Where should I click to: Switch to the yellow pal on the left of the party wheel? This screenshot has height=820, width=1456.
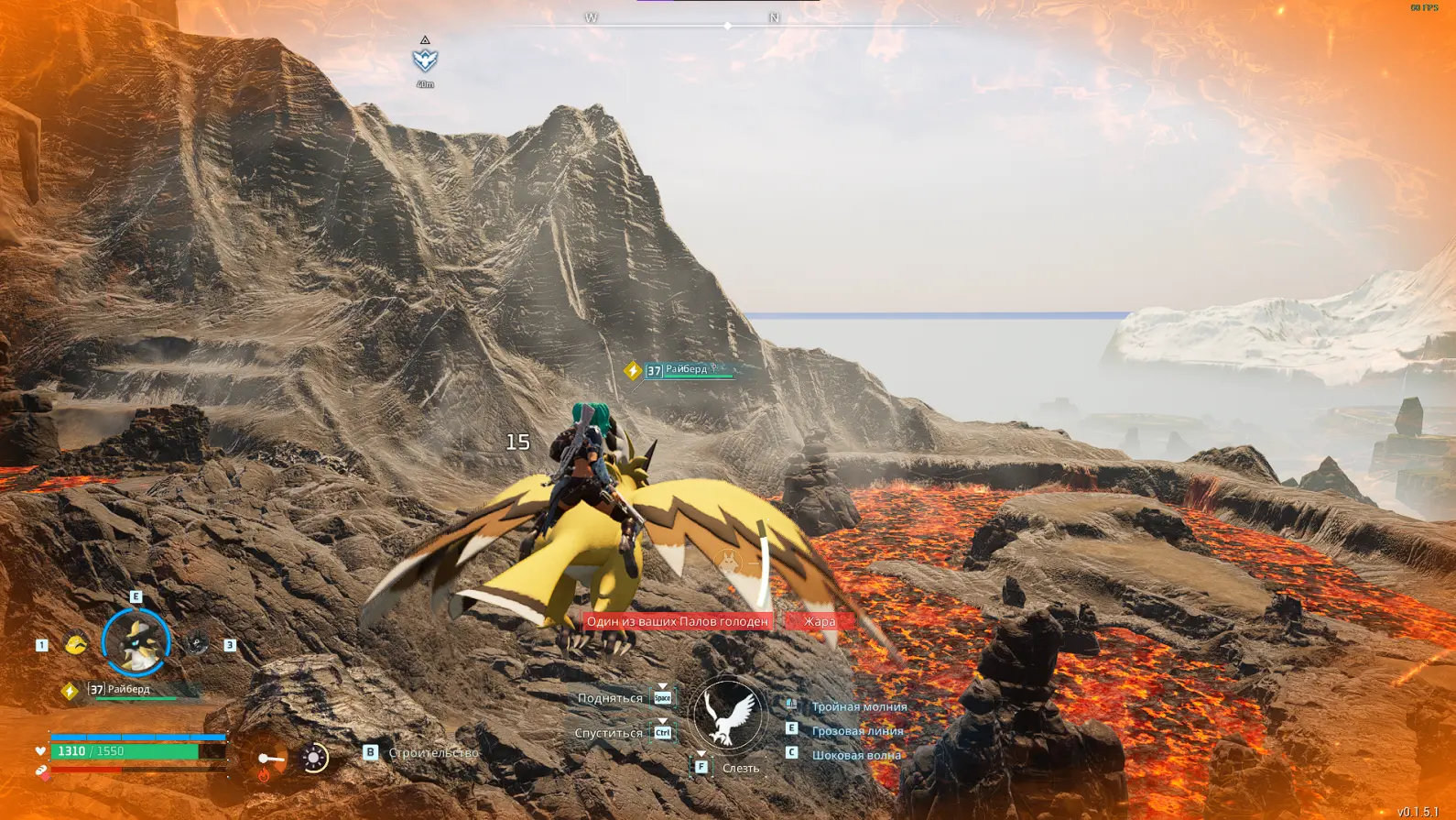coord(76,644)
